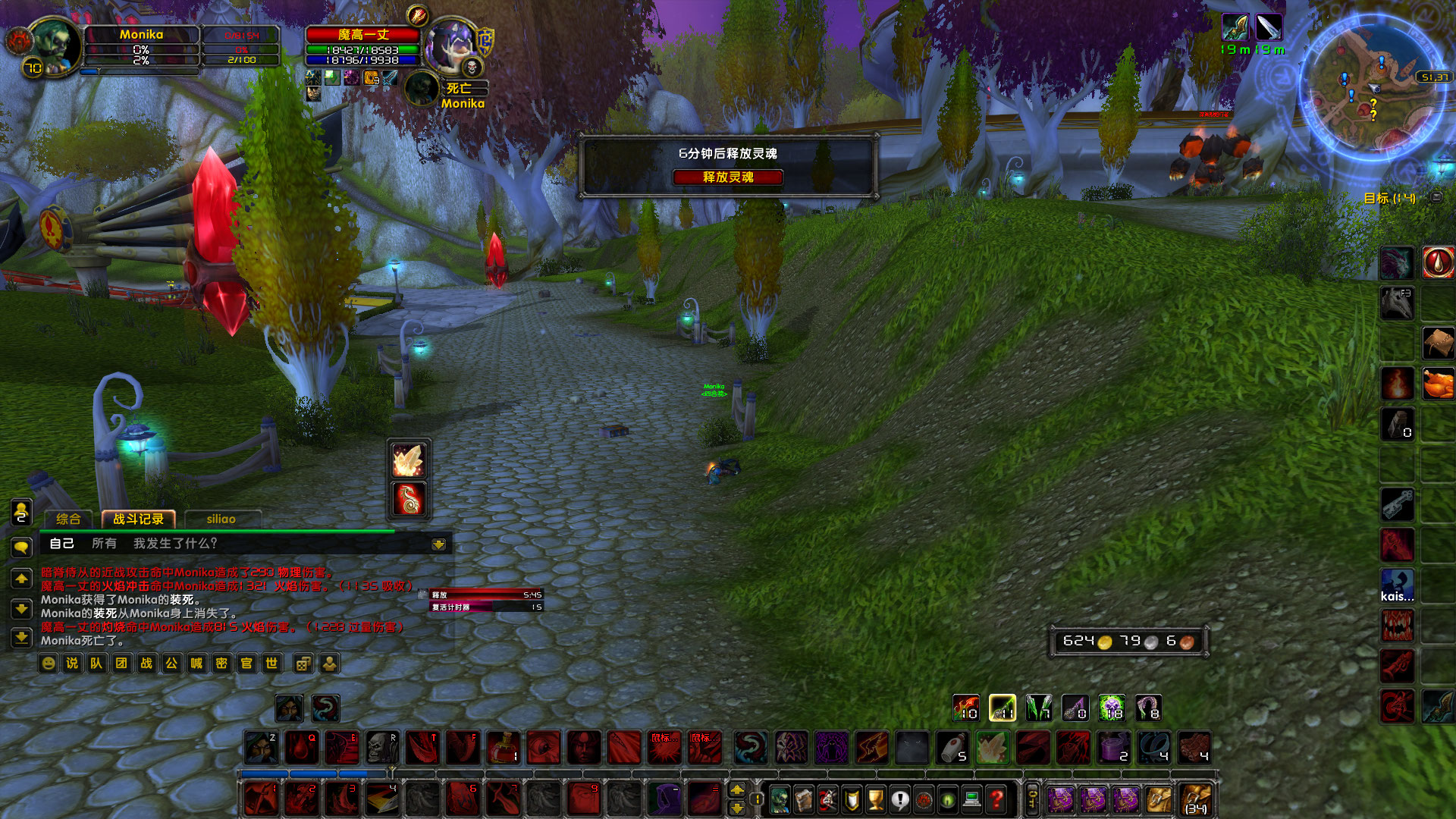Click the red question mark help icon
The height and width of the screenshot is (819, 1456).
pyautogui.click(x=996, y=798)
